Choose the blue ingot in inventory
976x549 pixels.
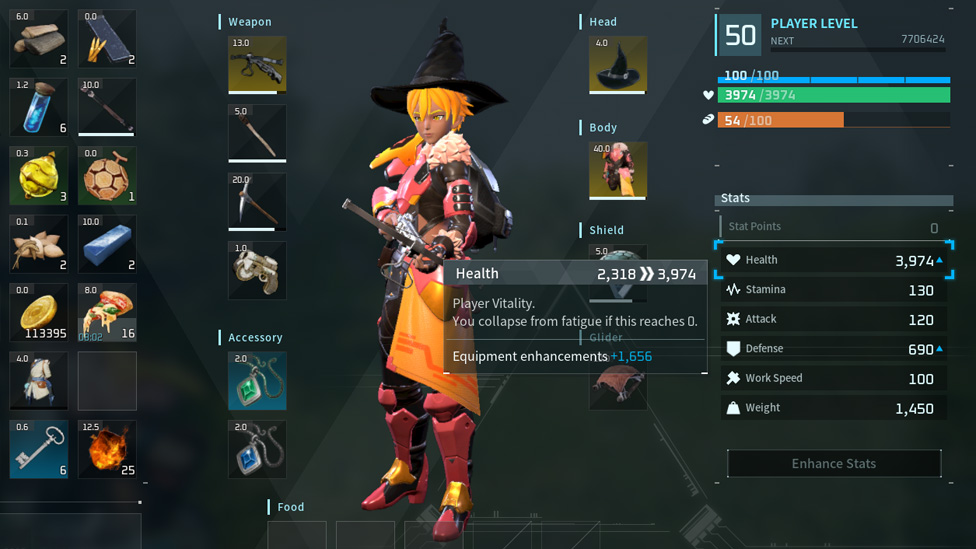(107, 244)
